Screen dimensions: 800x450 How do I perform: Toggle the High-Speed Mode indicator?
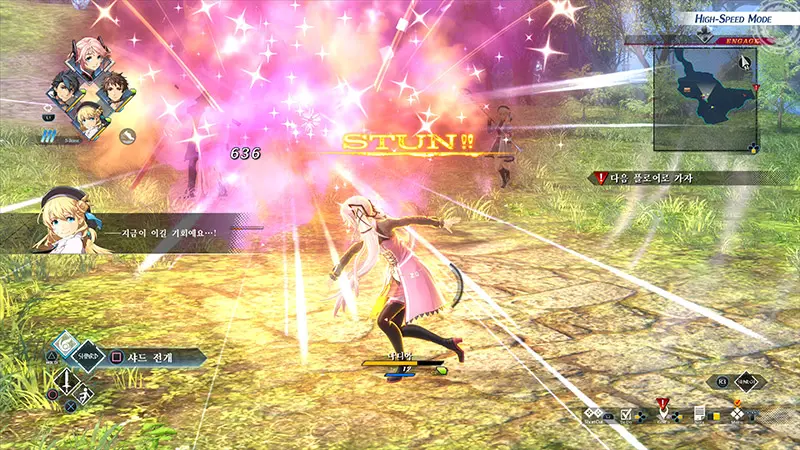coord(739,17)
